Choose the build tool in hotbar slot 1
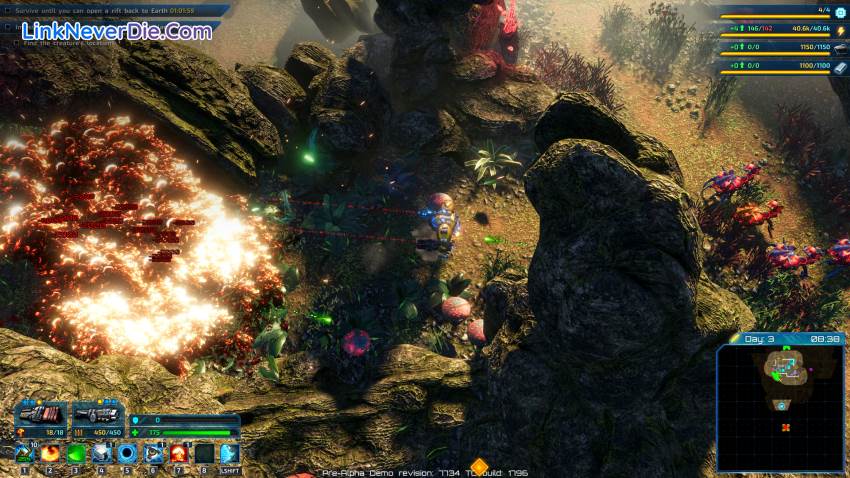 coord(24,454)
